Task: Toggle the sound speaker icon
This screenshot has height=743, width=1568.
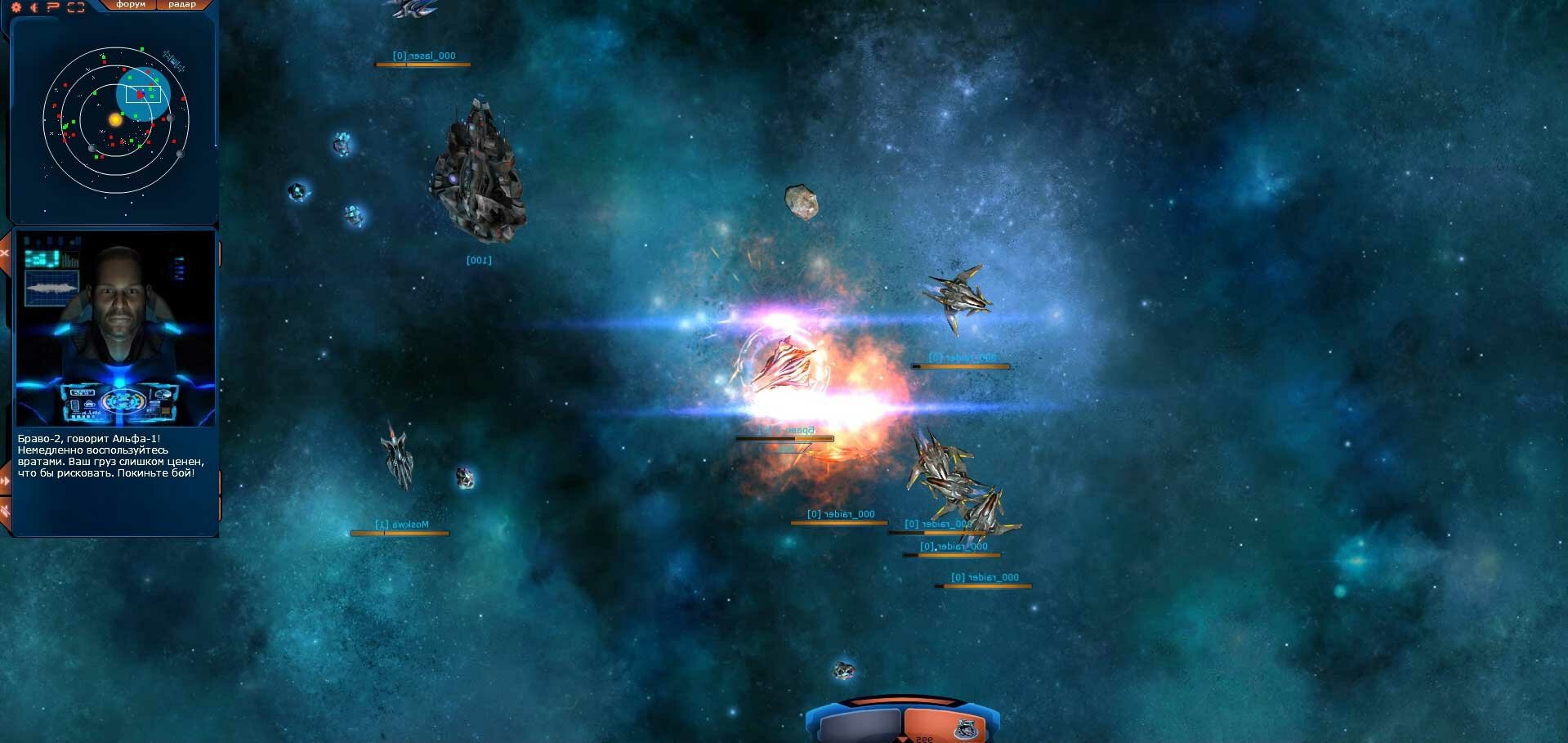Action: tap(34, 7)
